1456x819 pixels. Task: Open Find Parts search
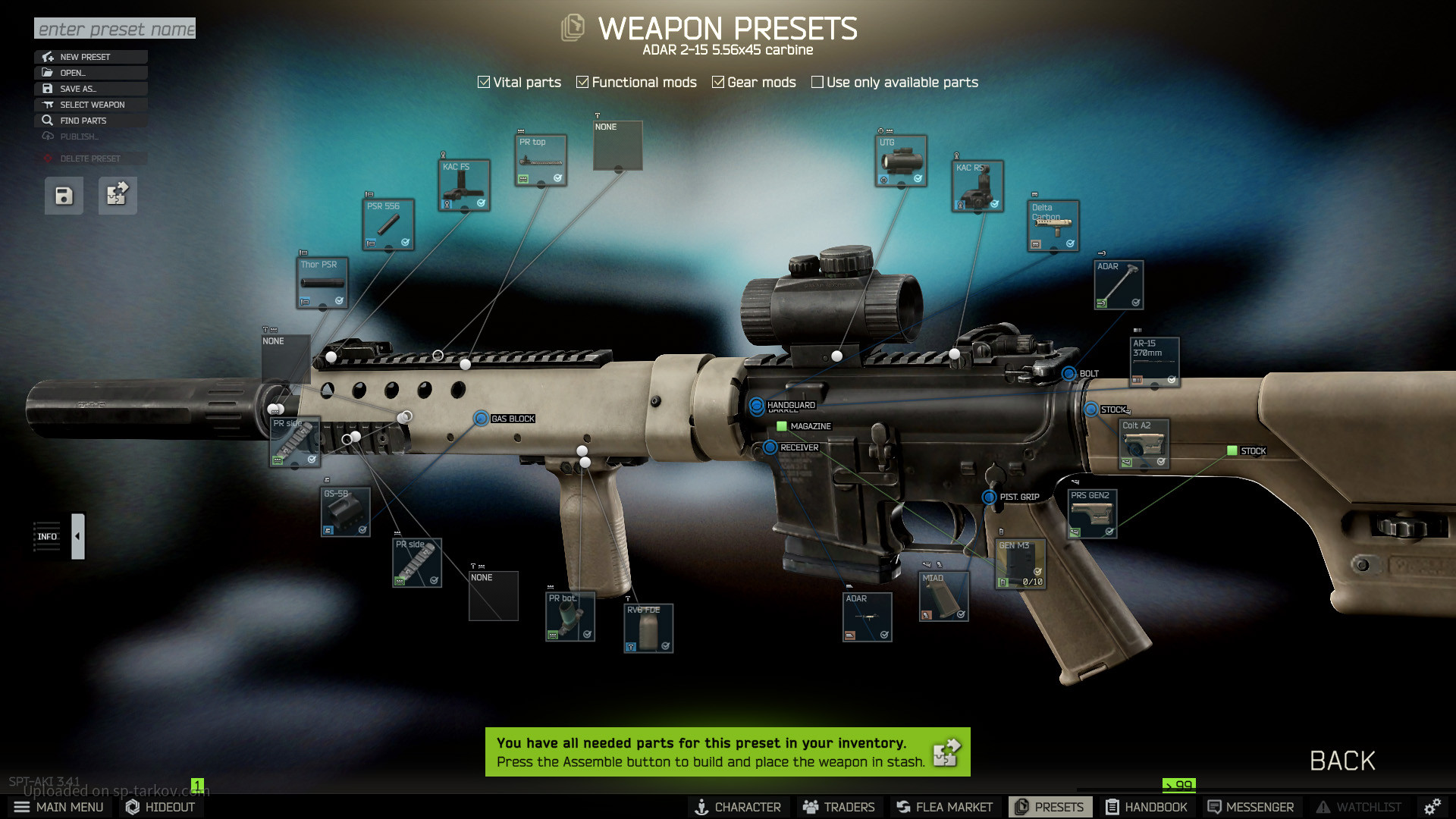90,121
